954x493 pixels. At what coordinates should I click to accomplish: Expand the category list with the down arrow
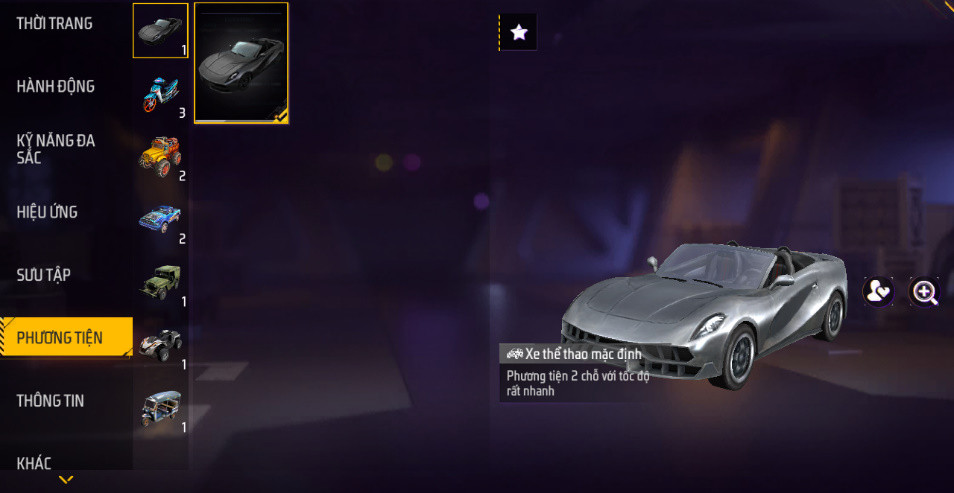(x=66, y=480)
